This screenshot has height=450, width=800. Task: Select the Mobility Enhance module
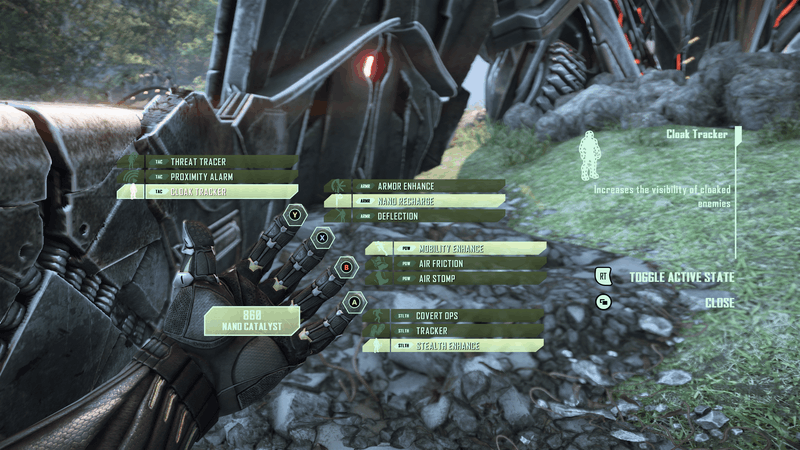click(x=455, y=248)
